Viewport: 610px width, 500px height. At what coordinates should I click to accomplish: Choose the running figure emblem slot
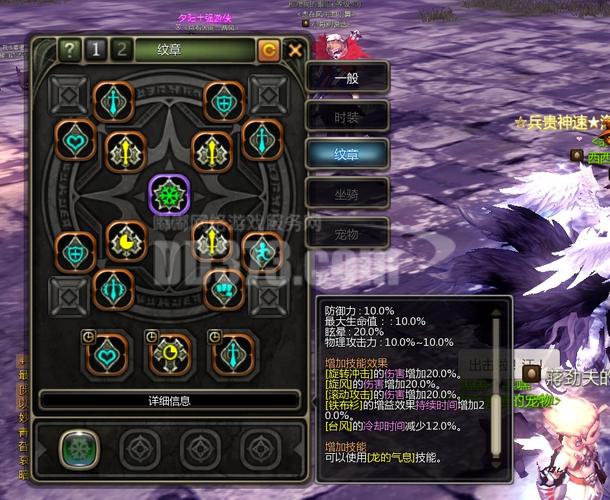click(x=262, y=251)
